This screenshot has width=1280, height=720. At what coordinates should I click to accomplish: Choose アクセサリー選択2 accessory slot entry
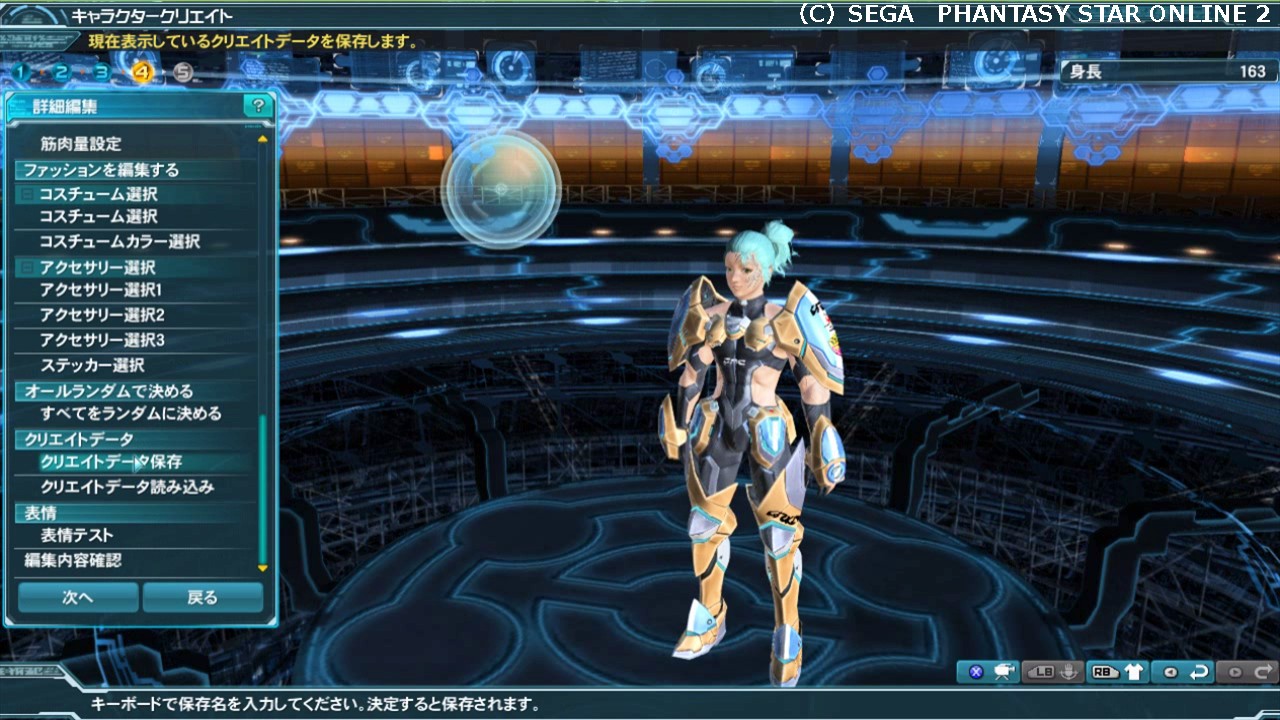pos(101,315)
